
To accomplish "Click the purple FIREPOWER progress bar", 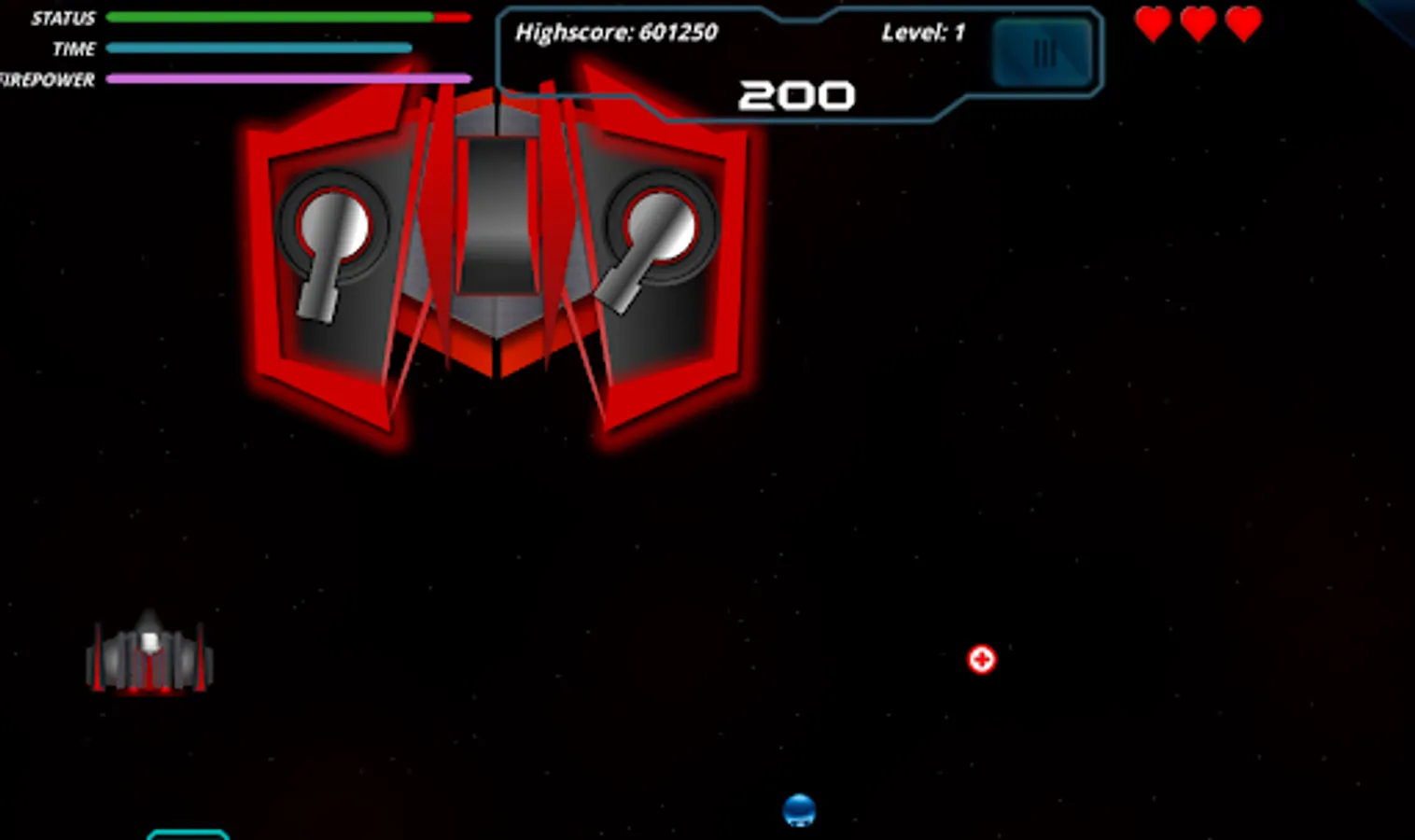I will (x=287, y=78).
